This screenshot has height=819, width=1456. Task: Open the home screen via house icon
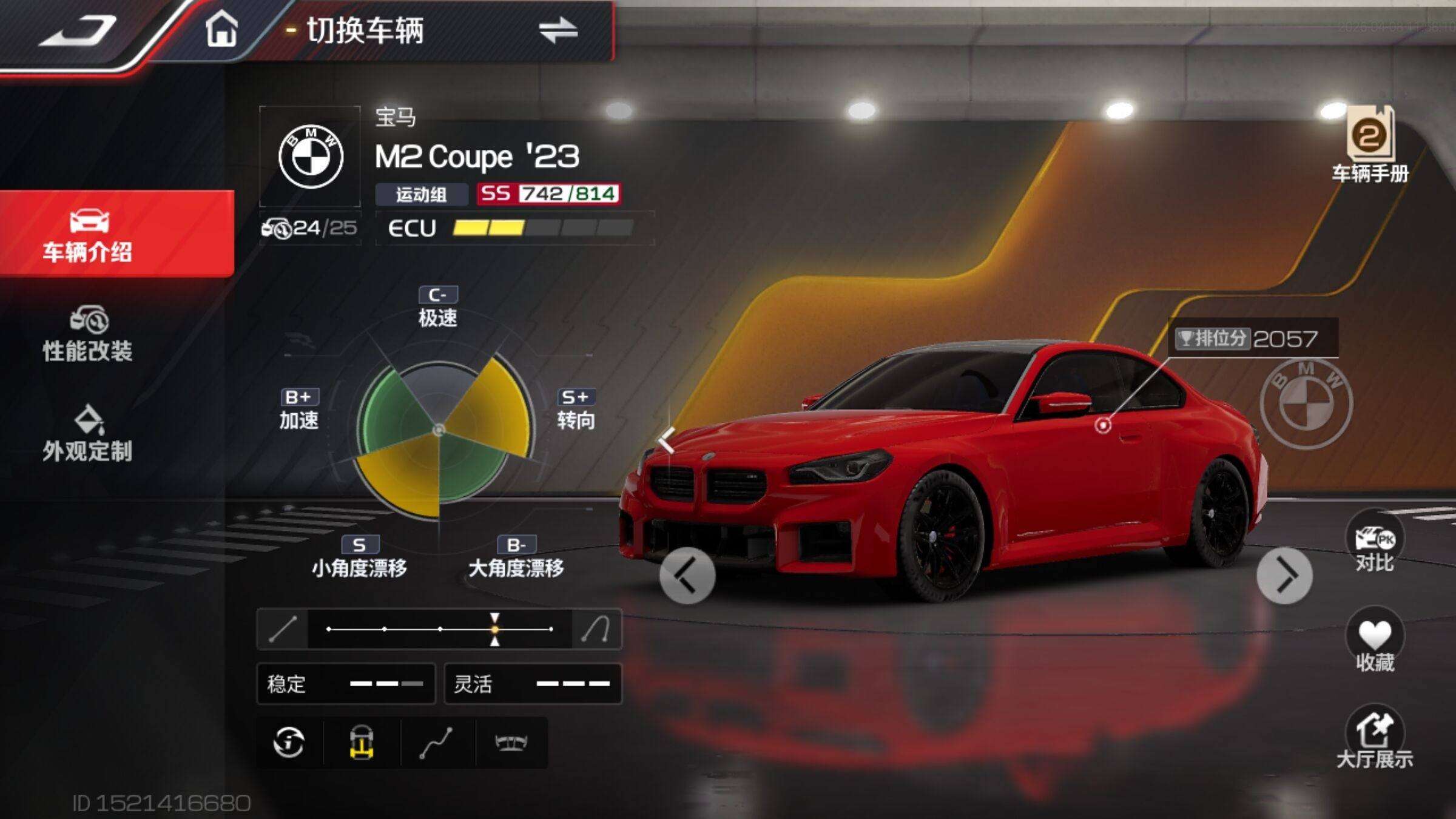point(221,29)
